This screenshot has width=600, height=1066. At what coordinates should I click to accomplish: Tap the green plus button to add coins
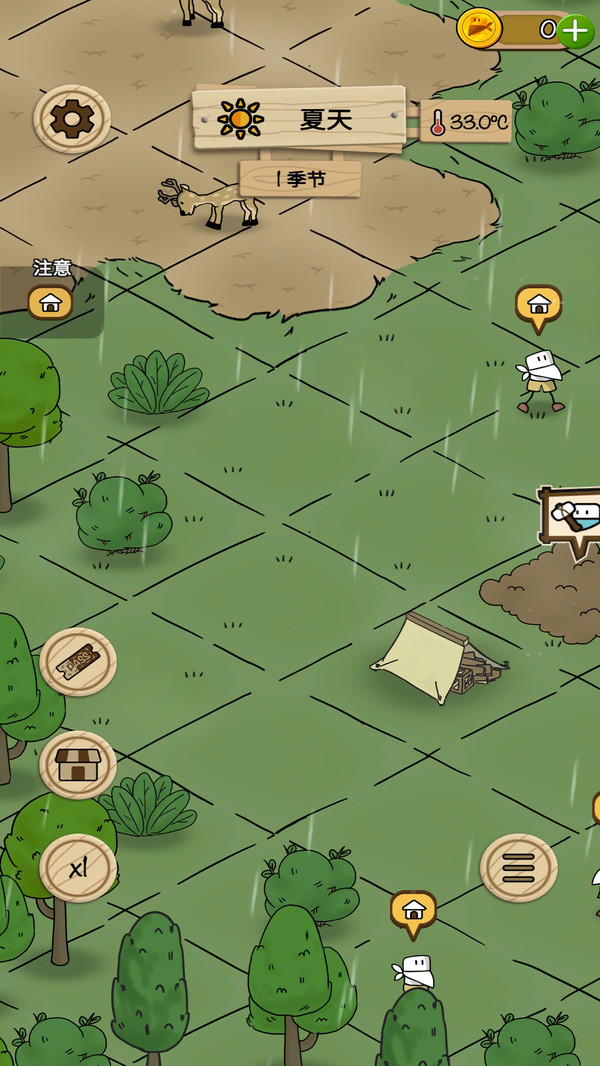click(x=575, y=31)
